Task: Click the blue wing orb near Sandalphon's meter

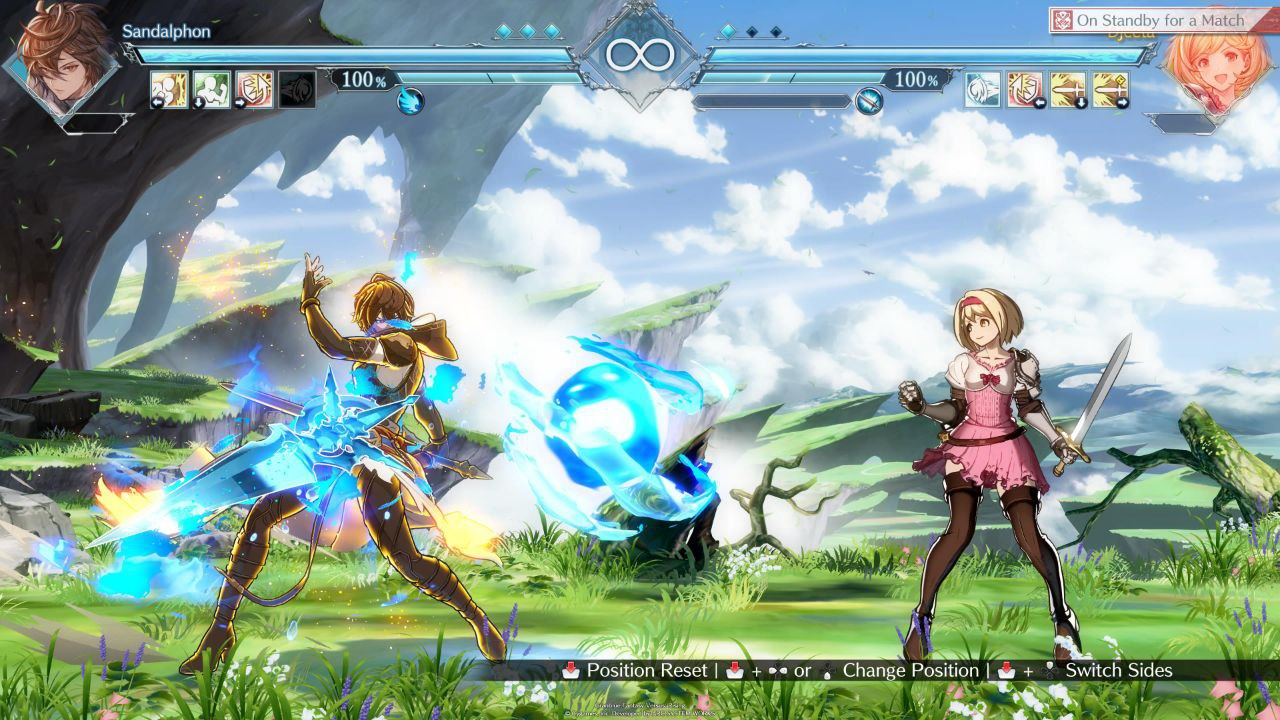Action: [410, 101]
